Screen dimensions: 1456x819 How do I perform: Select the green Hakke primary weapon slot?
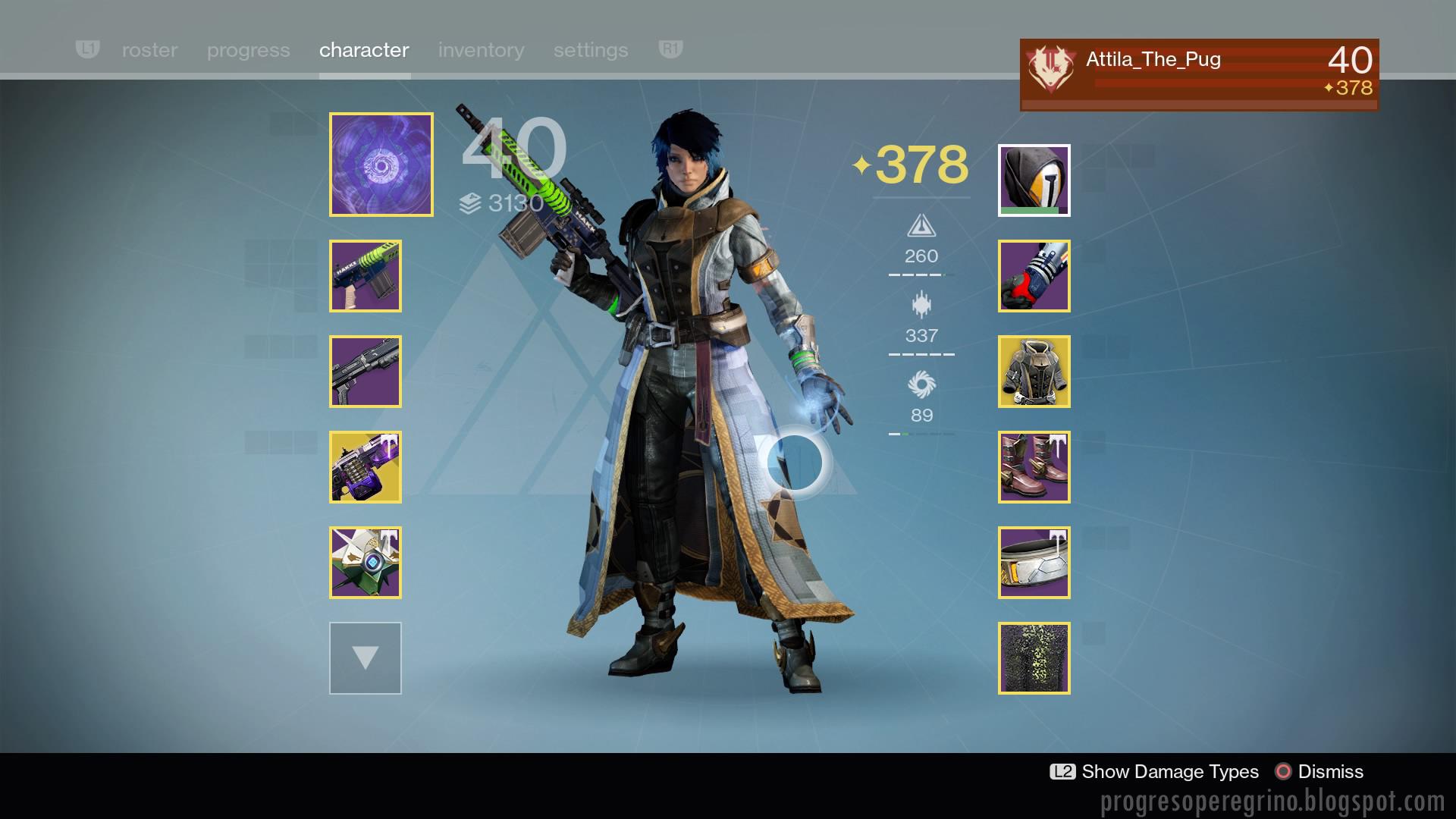366,276
